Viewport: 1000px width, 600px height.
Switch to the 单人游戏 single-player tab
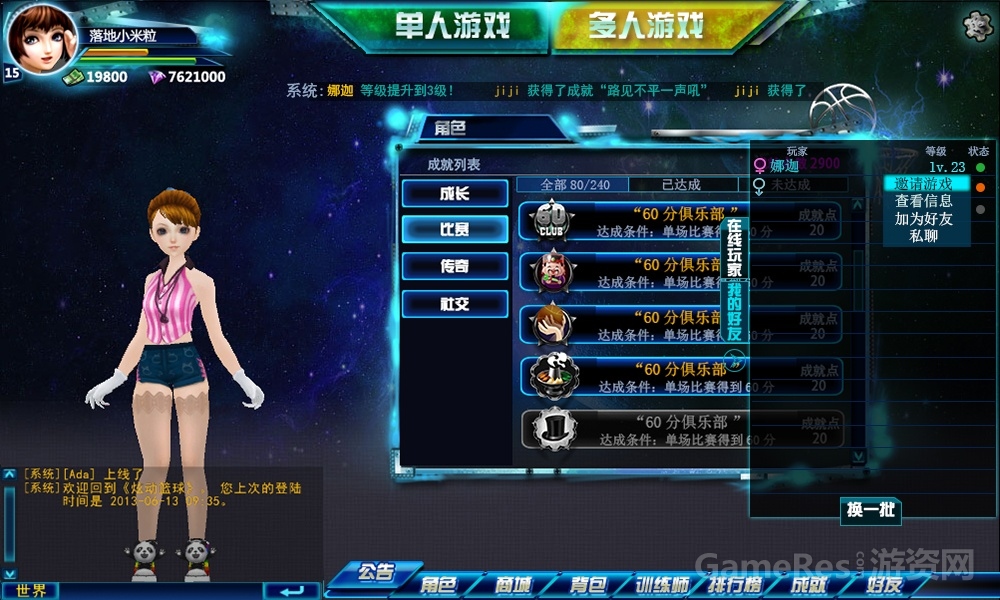click(442, 25)
